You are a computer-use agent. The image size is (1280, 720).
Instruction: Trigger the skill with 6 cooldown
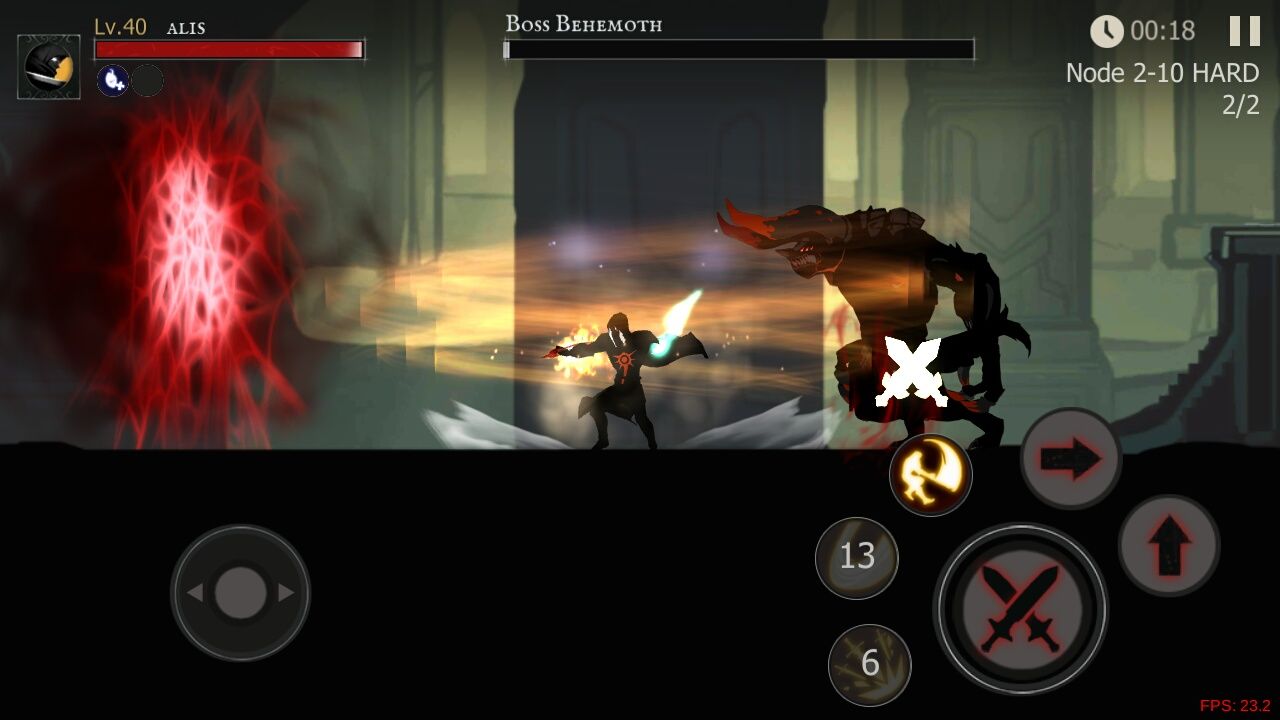869,664
